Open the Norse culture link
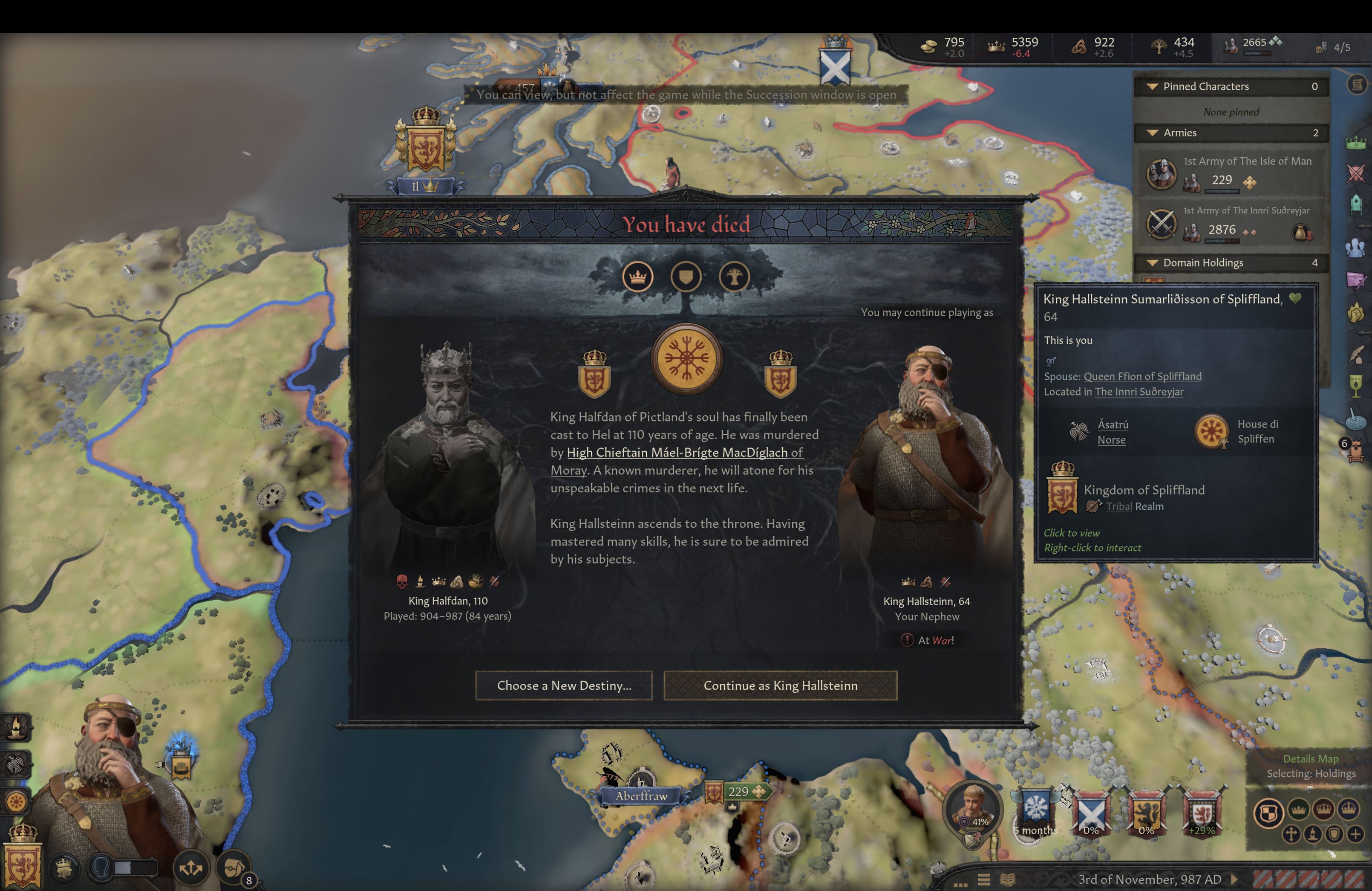Viewport: 1372px width, 891px height. [x=1111, y=440]
